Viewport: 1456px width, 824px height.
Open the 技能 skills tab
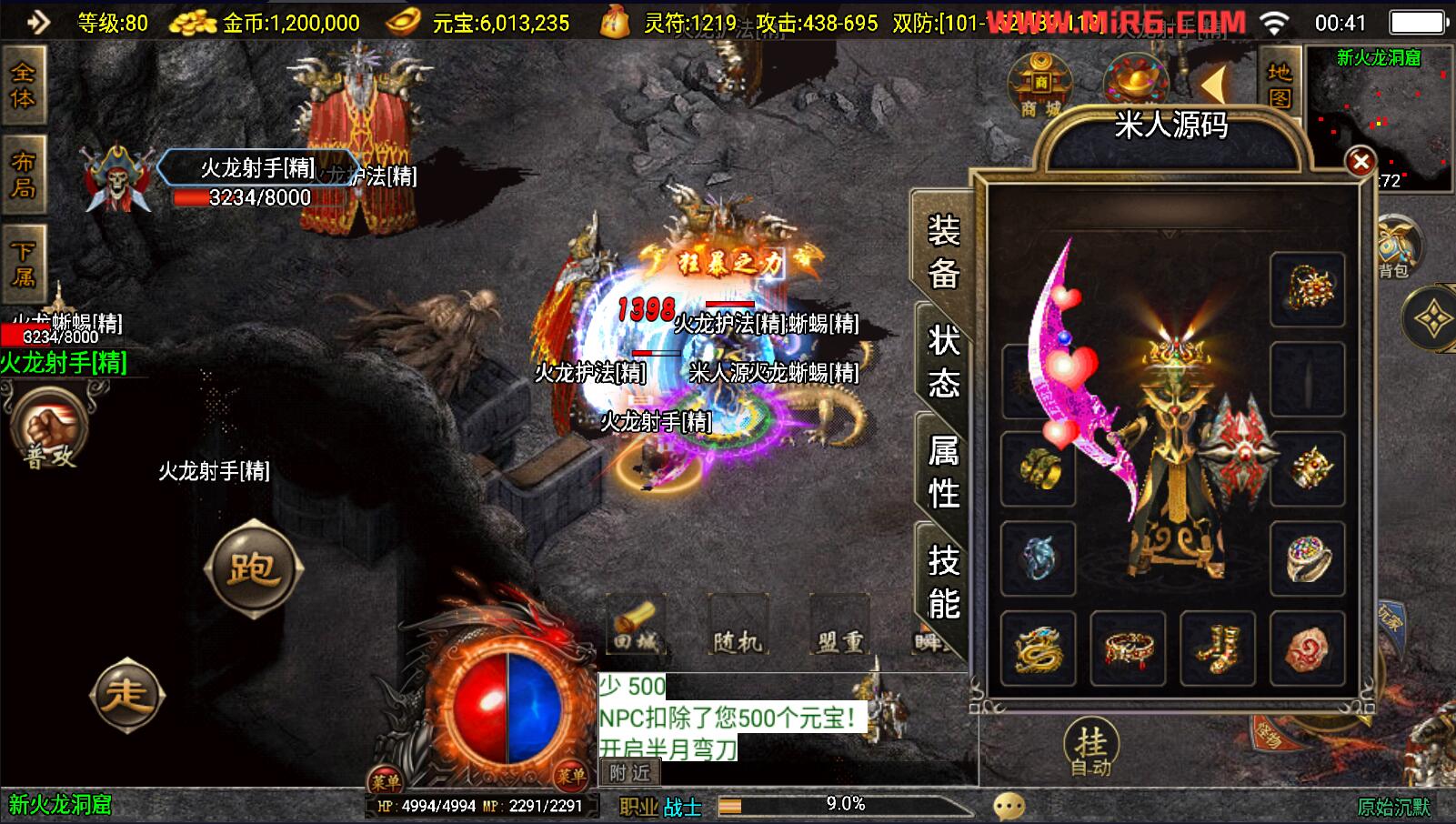coord(943,581)
